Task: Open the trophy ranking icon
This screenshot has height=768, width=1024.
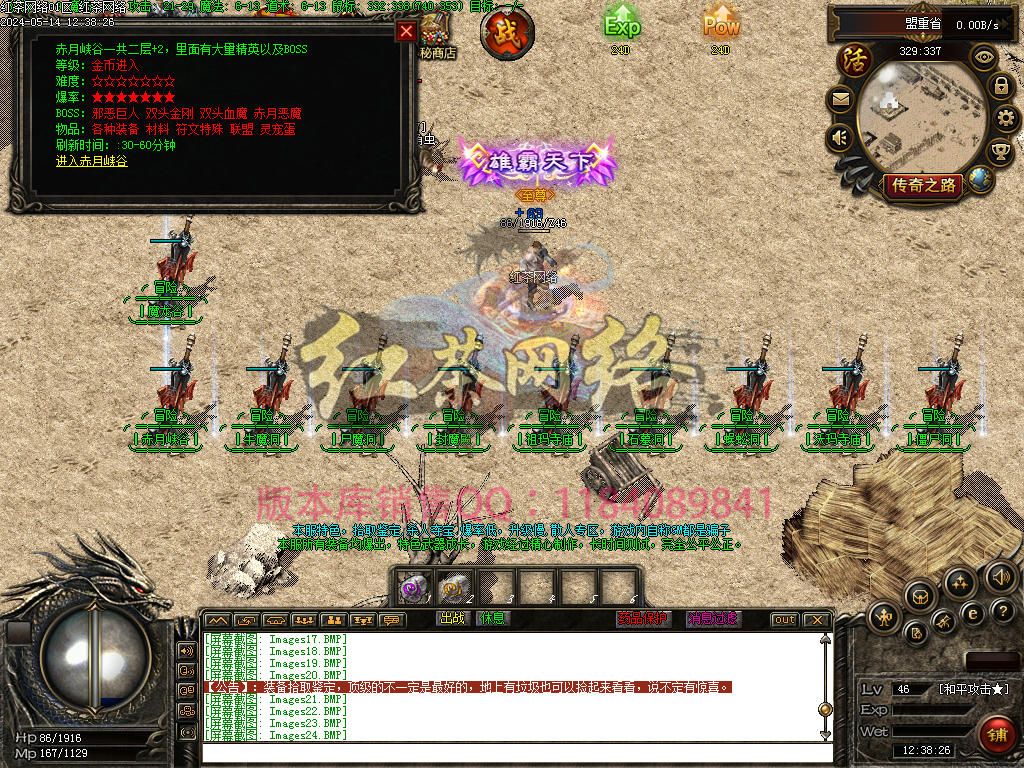Action: 1000,152
